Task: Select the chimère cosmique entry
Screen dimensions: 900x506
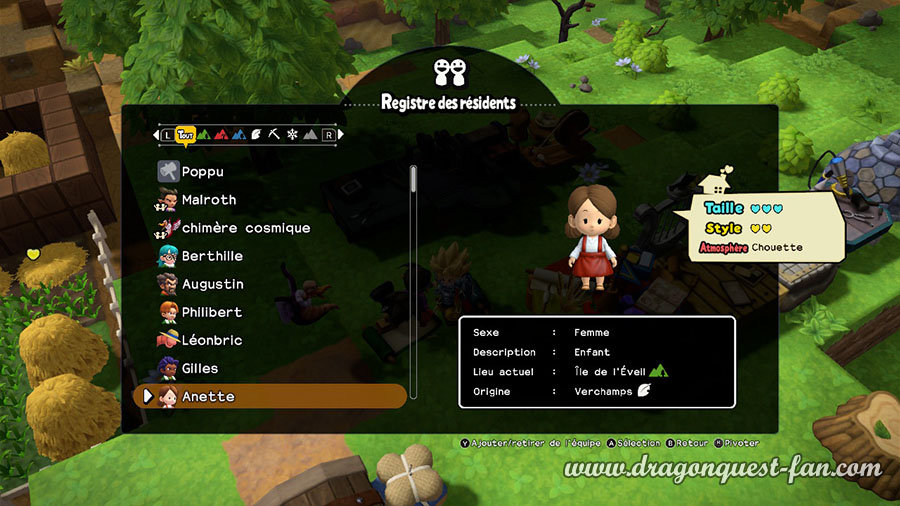Action: coord(245,228)
